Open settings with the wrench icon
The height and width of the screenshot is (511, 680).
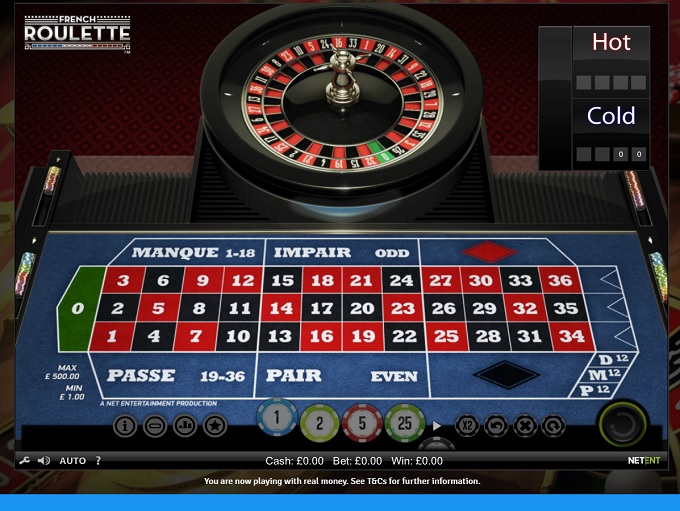[x=25, y=461]
